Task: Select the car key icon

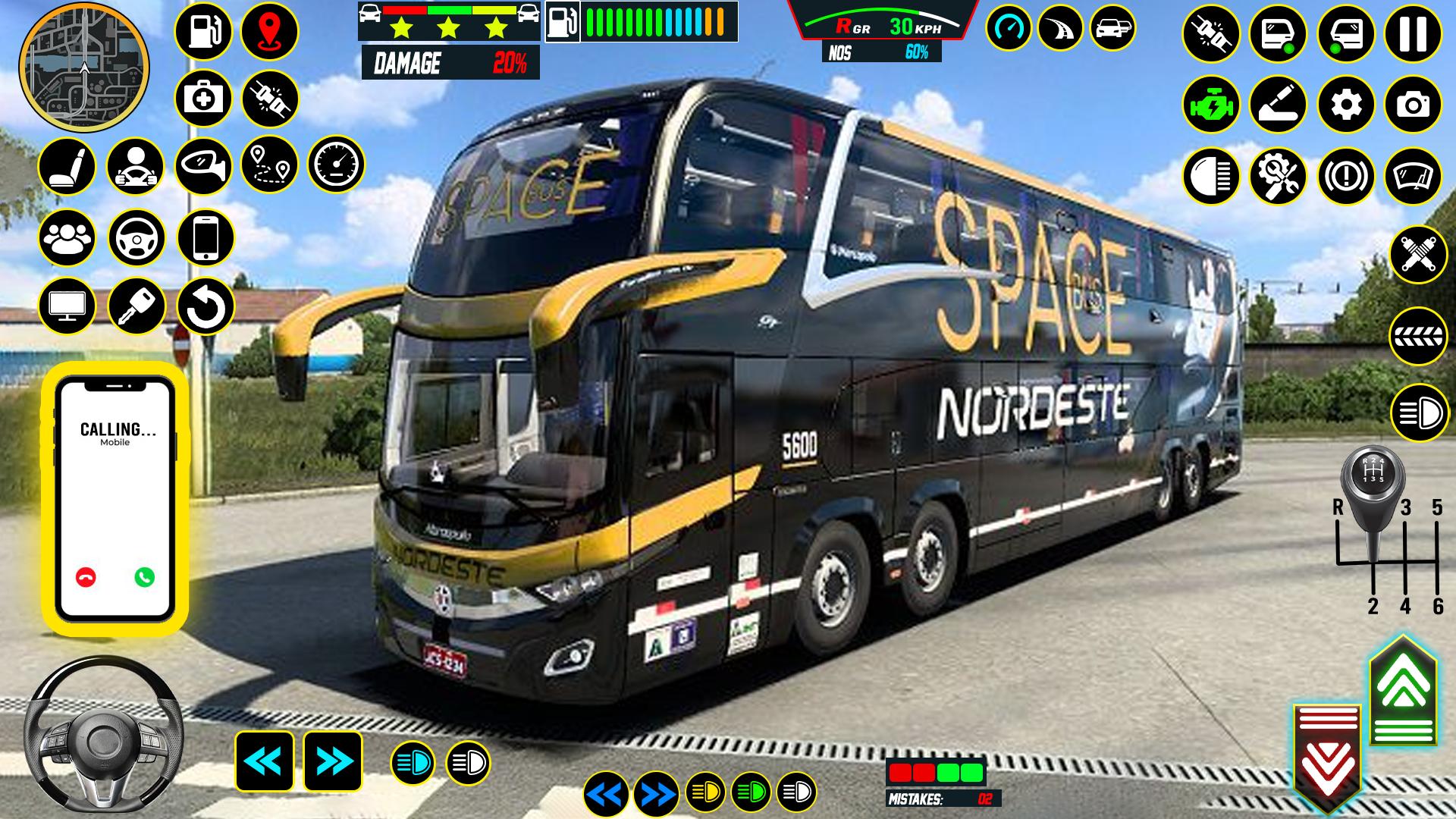Action: [x=136, y=306]
